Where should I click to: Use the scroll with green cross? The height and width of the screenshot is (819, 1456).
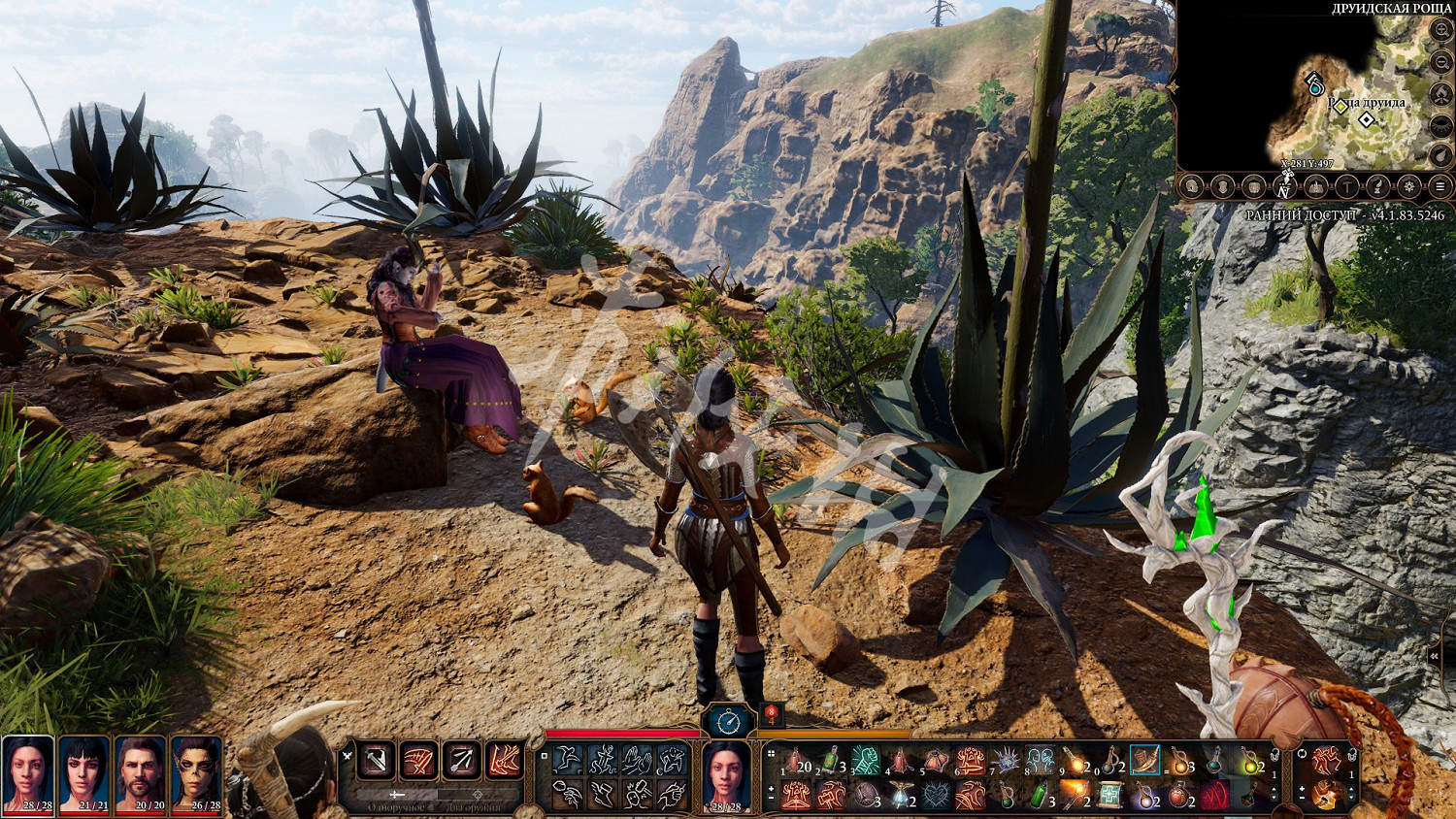1110,796
